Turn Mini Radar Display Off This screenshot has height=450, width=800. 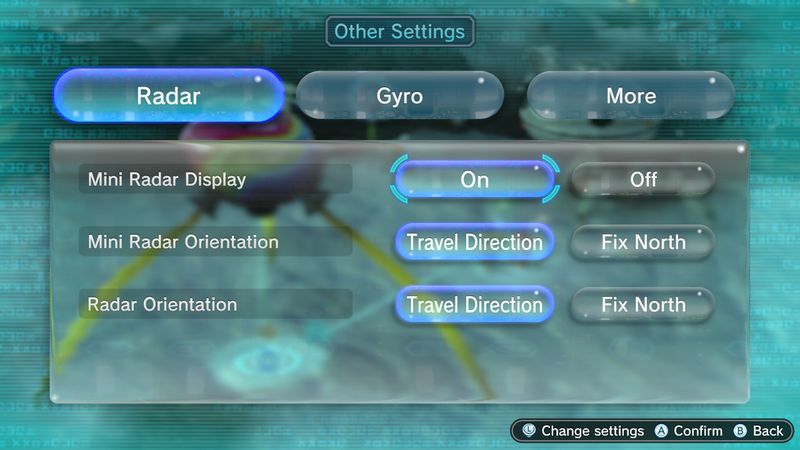pos(643,180)
